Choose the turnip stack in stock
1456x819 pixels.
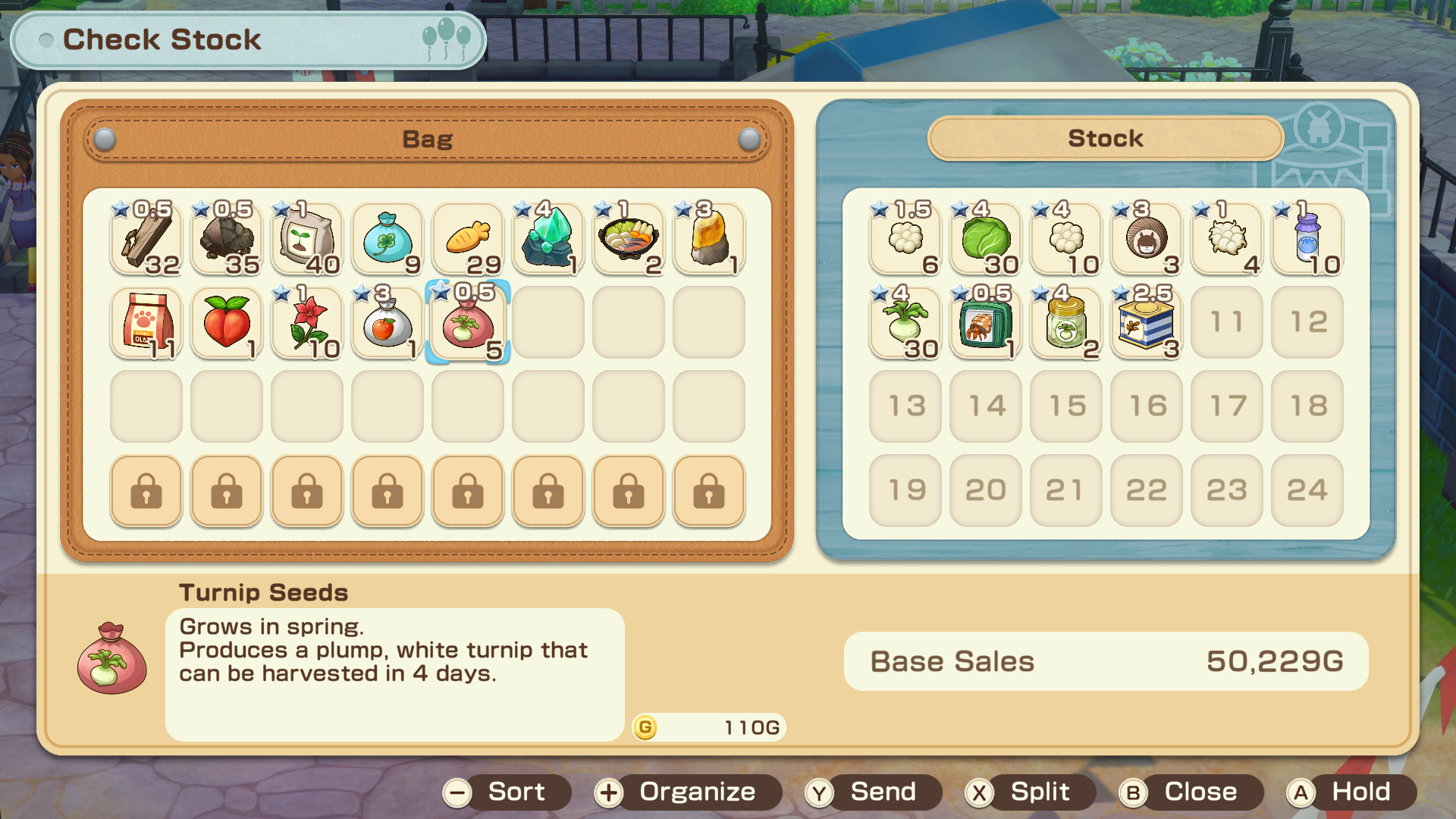[x=905, y=323]
